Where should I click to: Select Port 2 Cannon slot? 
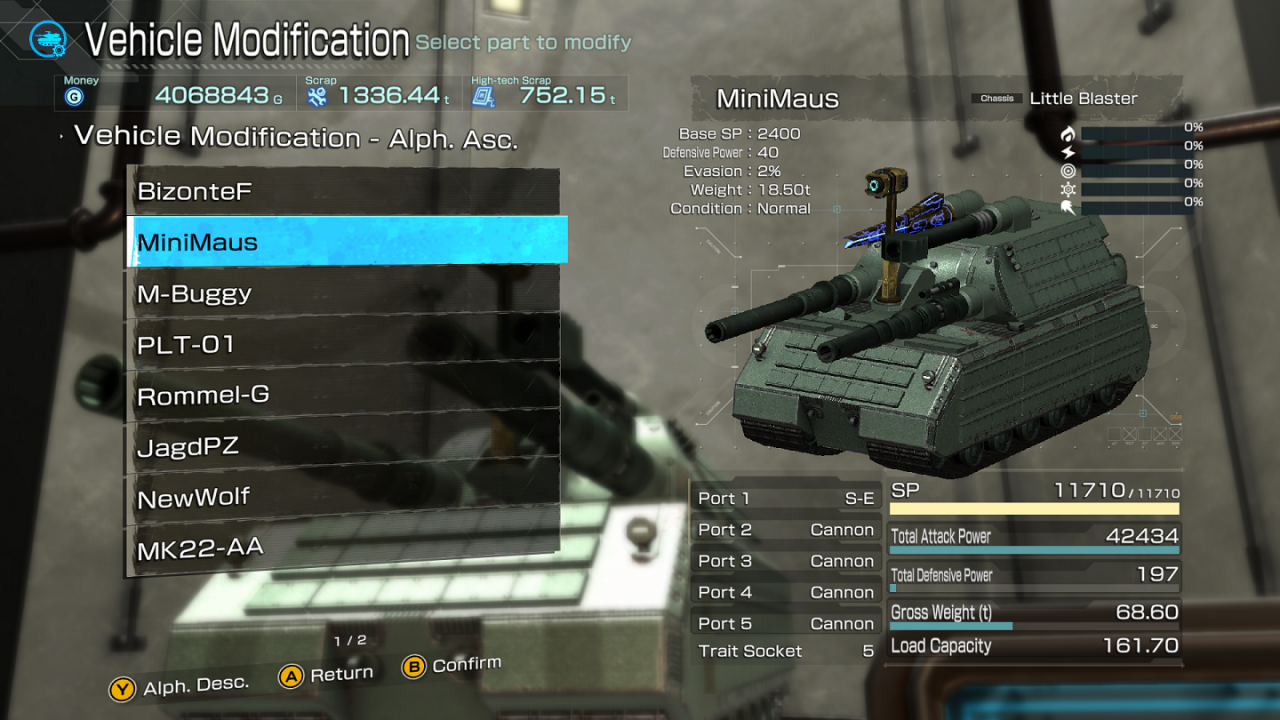(786, 530)
